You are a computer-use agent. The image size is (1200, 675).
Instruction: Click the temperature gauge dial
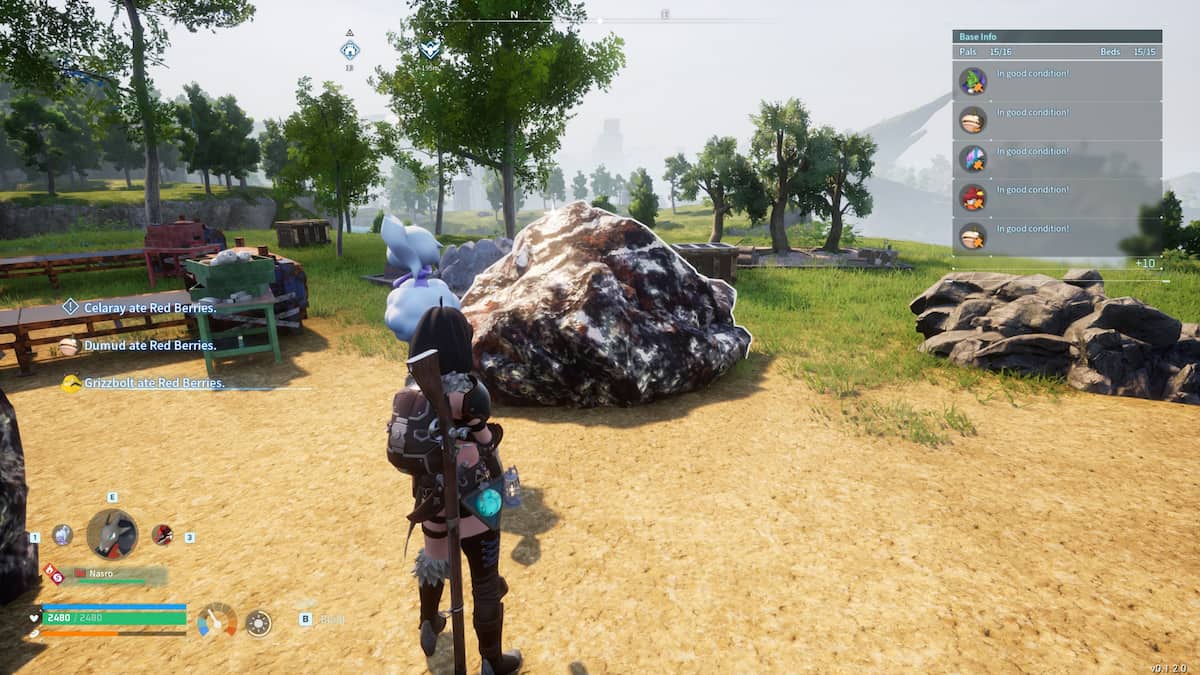click(x=217, y=621)
